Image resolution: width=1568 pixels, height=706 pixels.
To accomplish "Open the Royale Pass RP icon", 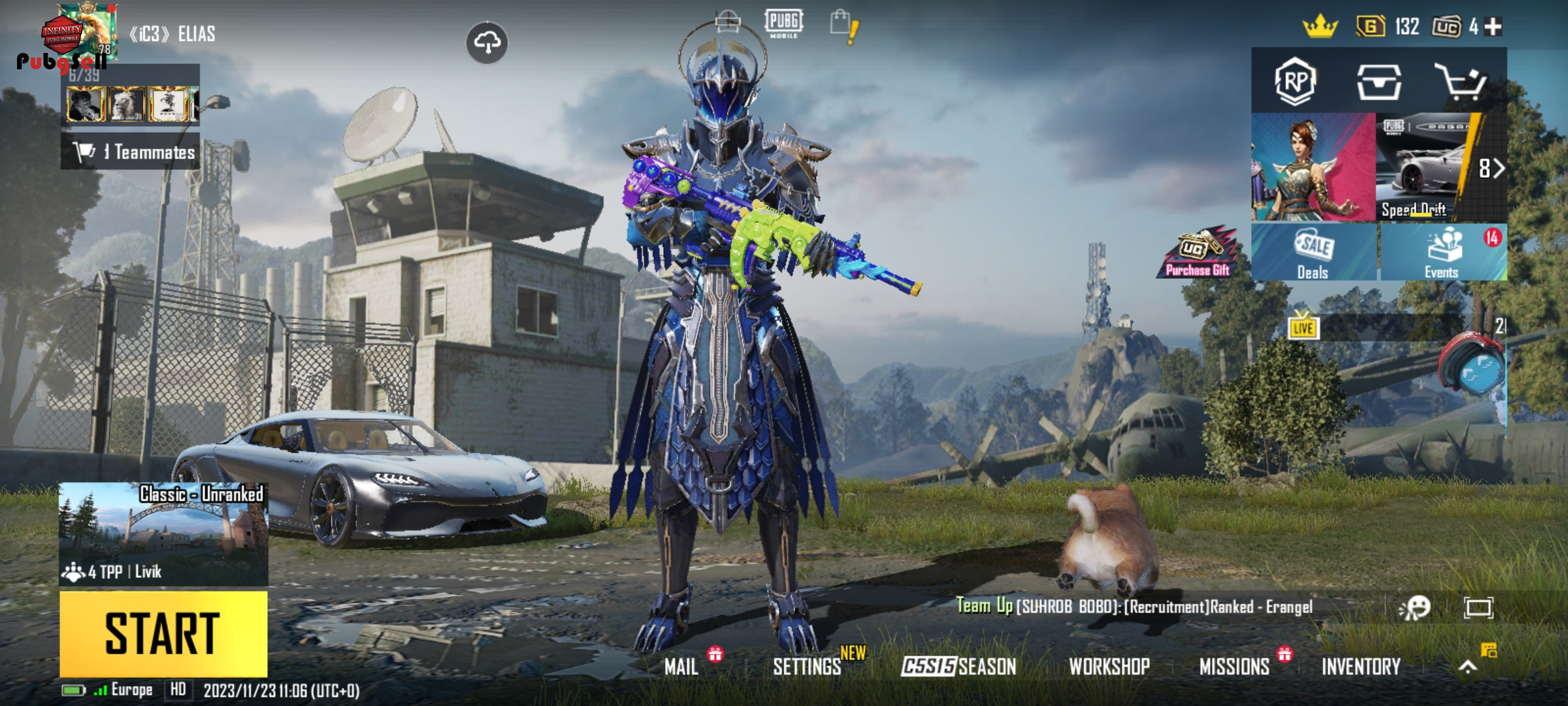I will 1295,82.
